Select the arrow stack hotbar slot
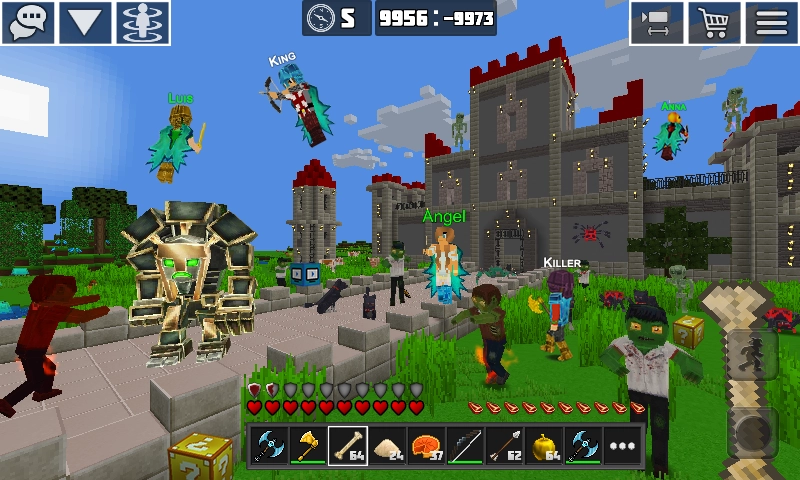800x480 pixels. tap(503, 446)
